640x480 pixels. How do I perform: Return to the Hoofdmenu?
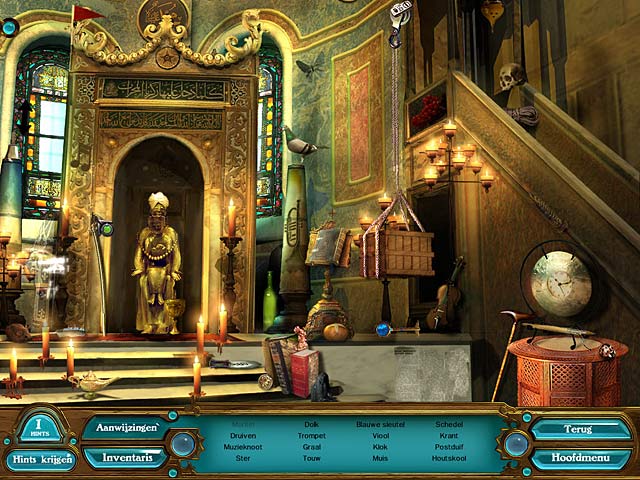tap(580, 459)
